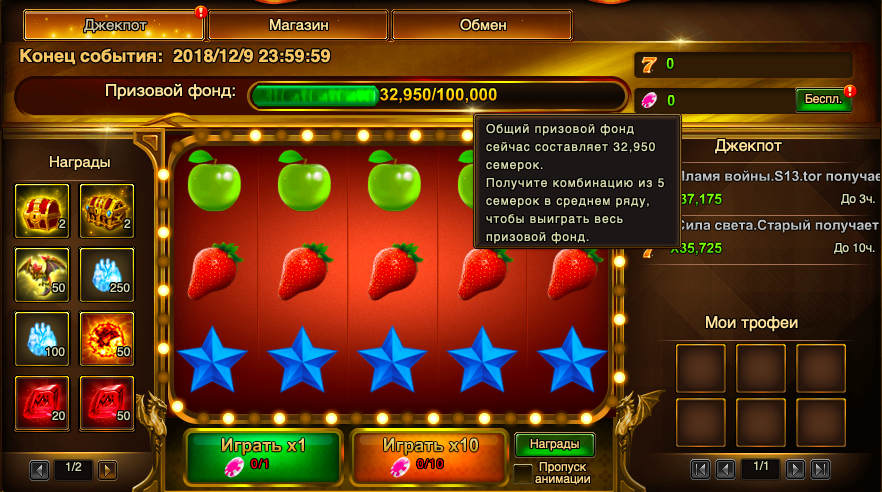Go to previous rewards page
The height and width of the screenshot is (492, 882).
41,468
